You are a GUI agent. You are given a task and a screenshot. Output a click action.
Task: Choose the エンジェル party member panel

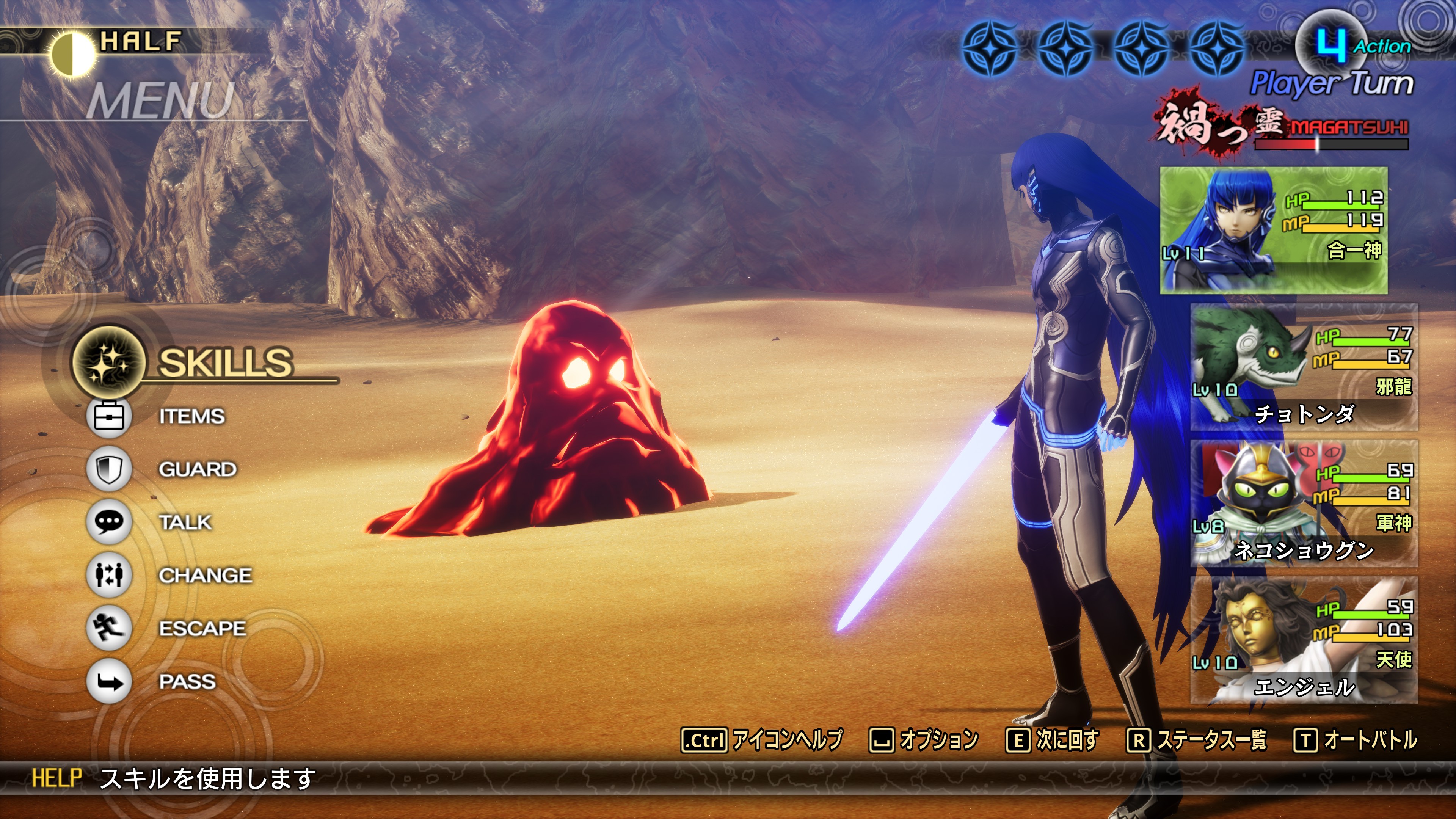[x=1304, y=640]
